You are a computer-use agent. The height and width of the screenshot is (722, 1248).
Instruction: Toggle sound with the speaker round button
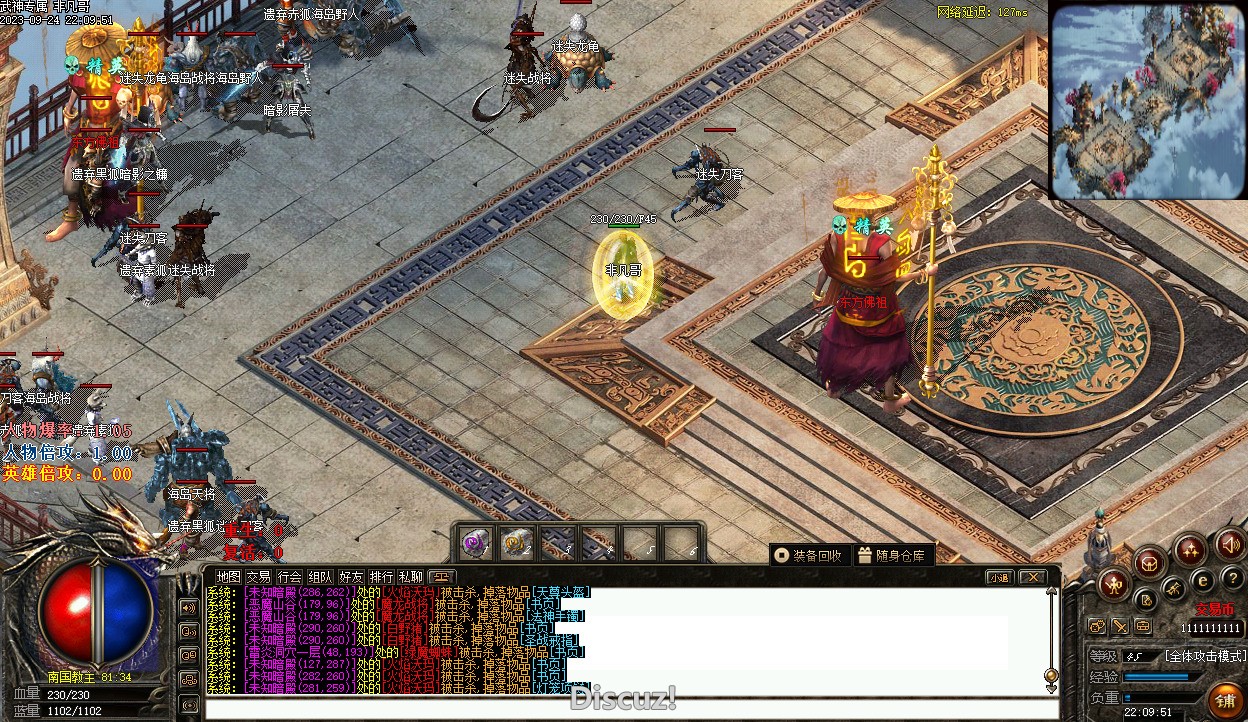point(1229,545)
